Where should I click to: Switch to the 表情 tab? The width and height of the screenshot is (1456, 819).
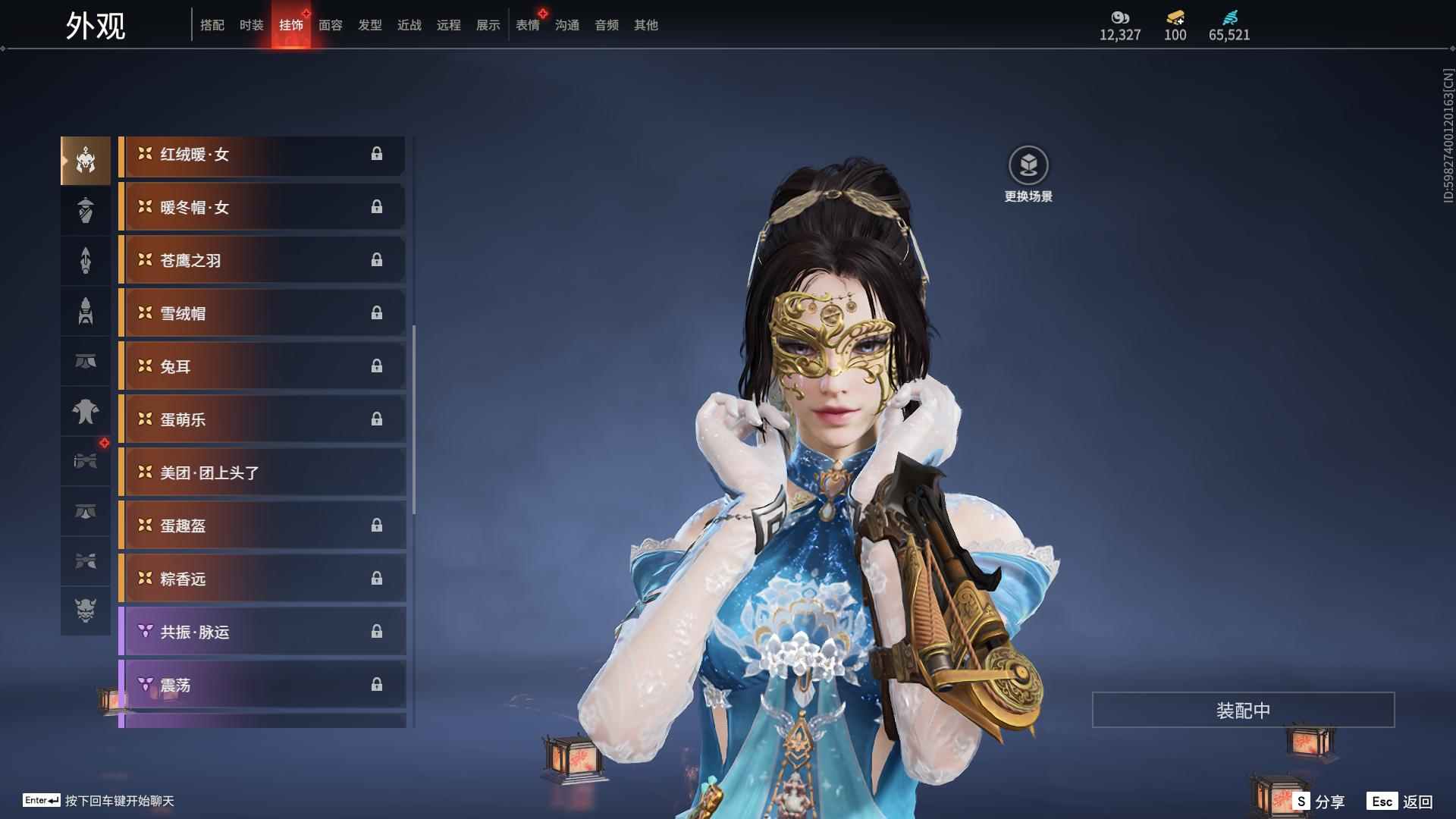point(528,25)
